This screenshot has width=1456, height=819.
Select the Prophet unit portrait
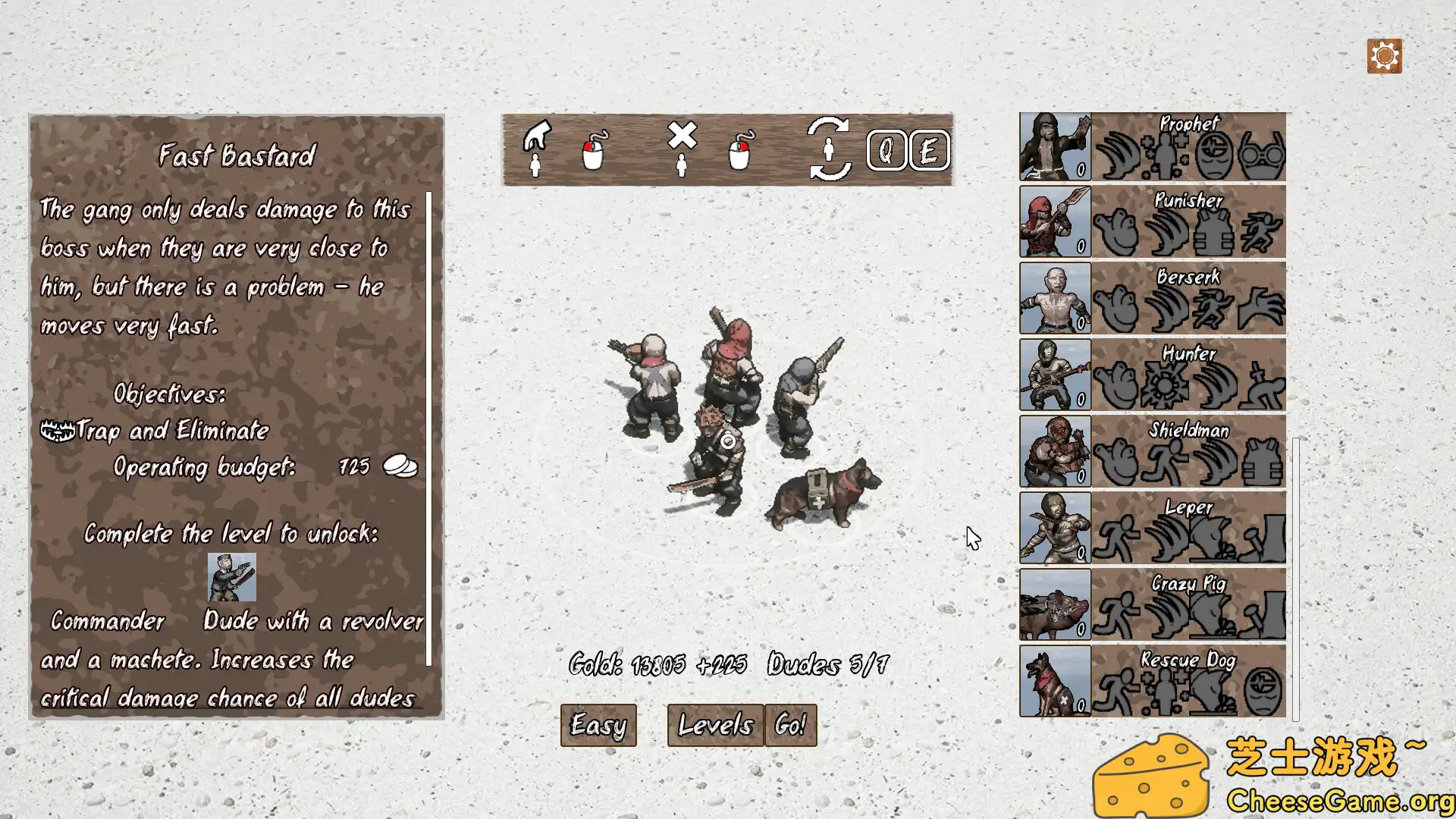pyautogui.click(x=1055, y=146)
